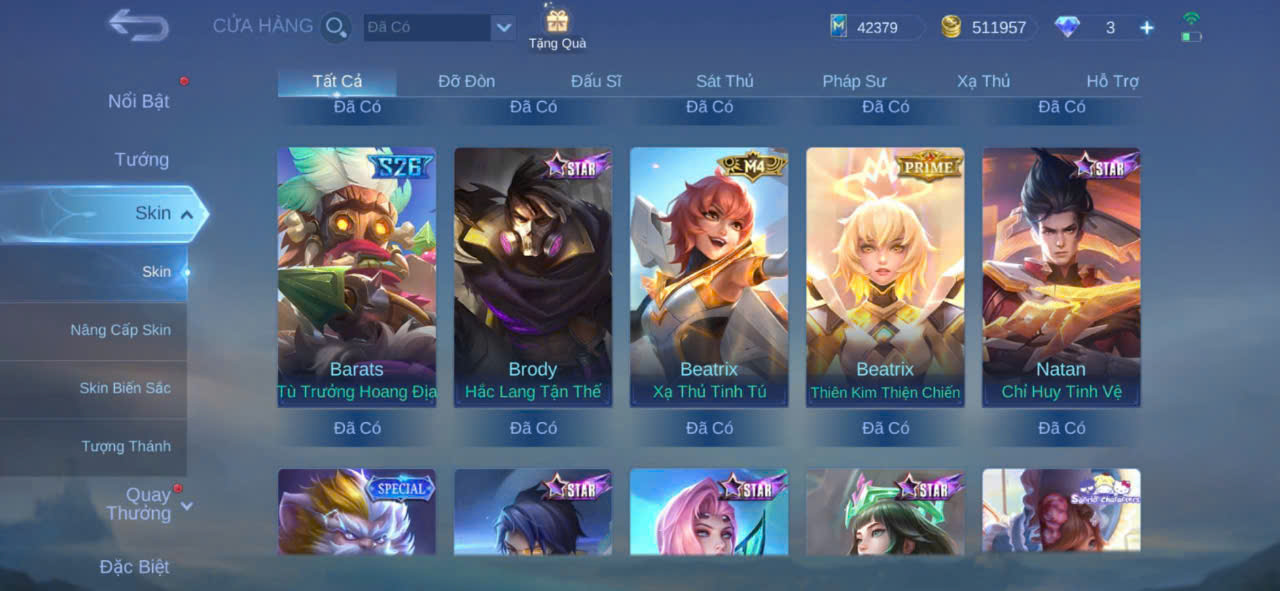Screen dimensions: 1280x591
Task: Go back using the arrow button
Action: point(138,25)
